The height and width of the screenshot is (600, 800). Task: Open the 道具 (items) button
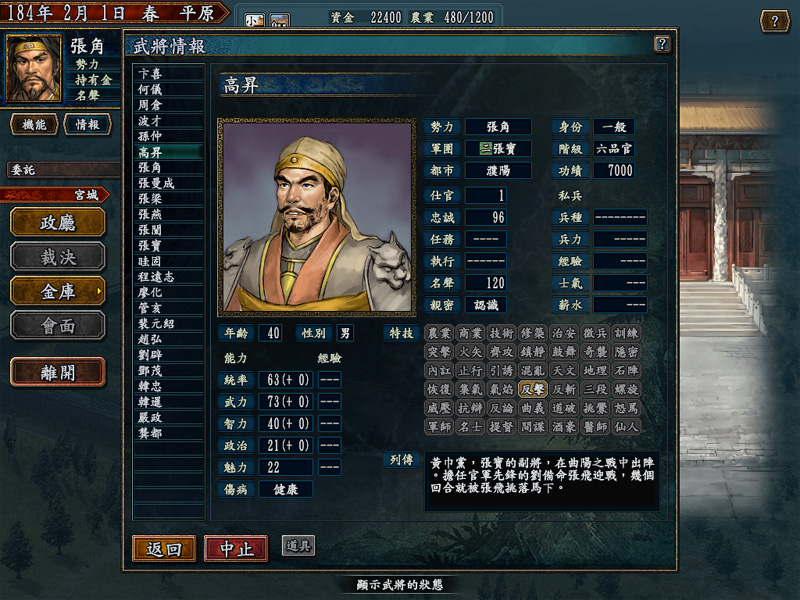298,545
